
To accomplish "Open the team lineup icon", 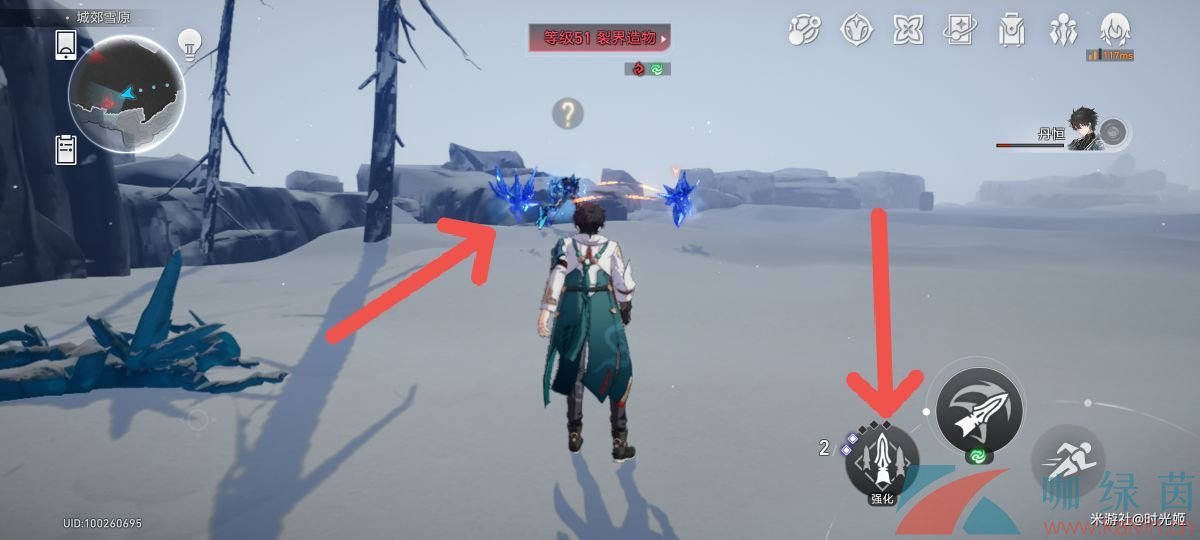I will point(1063,31).
